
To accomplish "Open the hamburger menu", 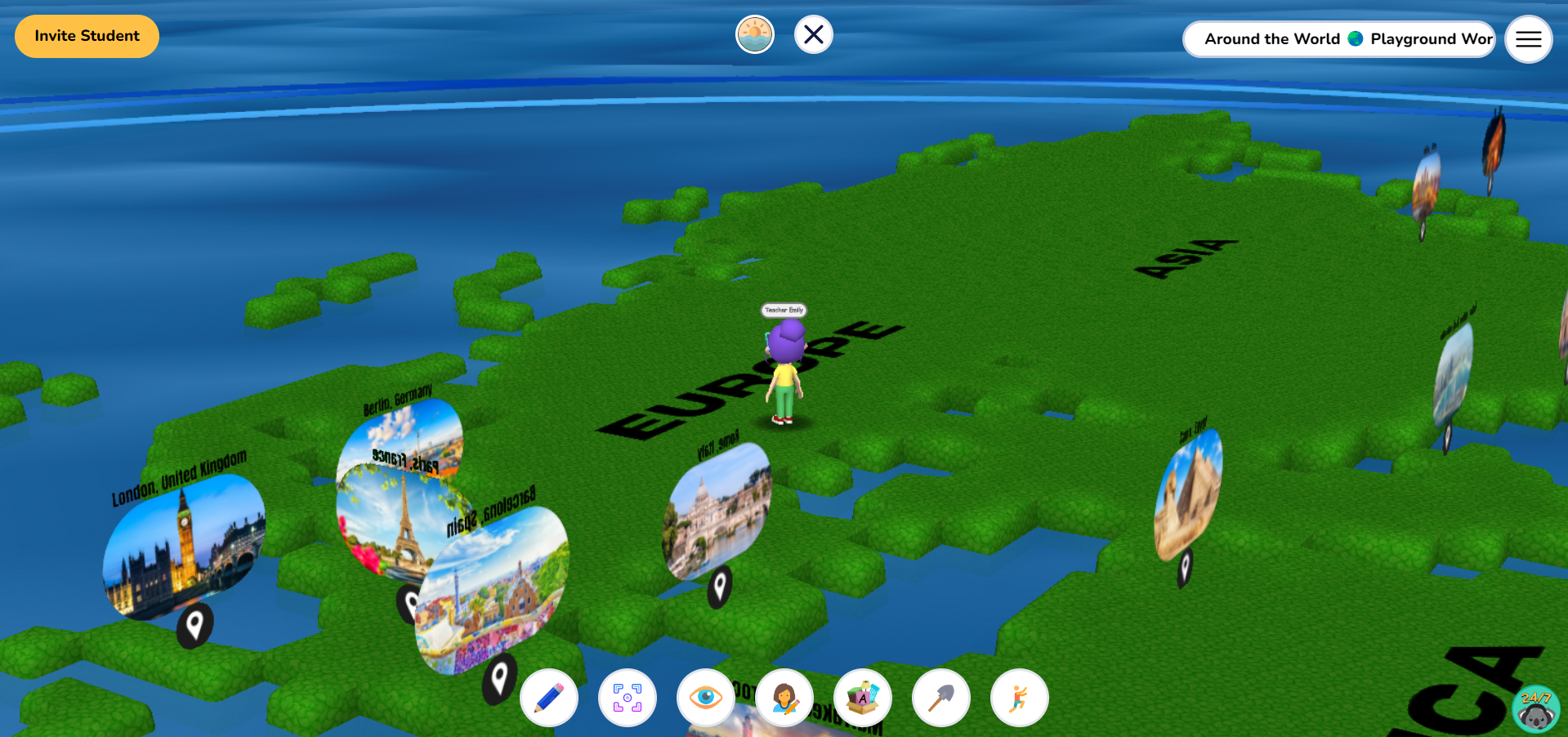I will [x=1527, y=38].
